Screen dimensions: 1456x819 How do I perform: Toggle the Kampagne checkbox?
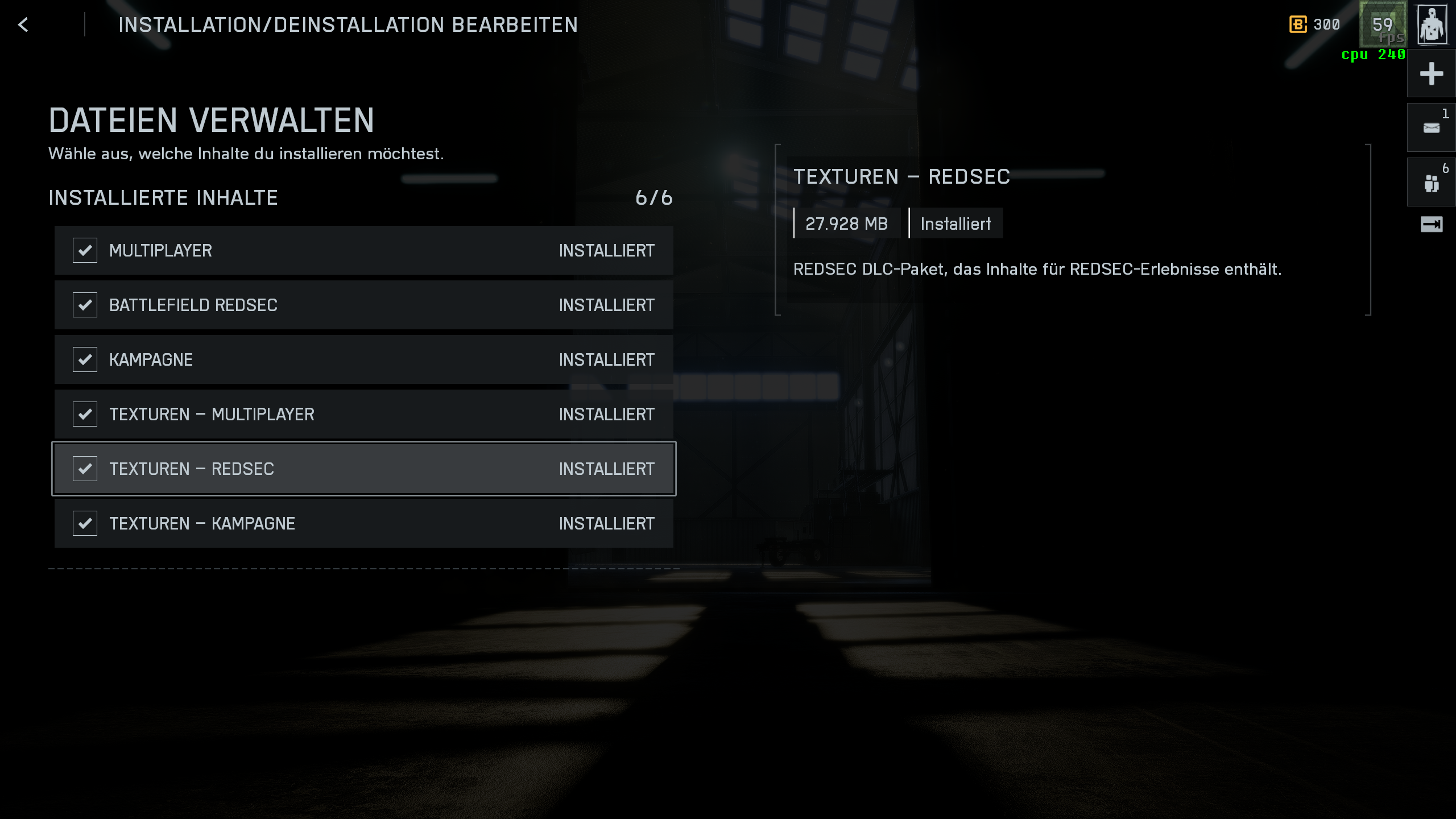85,359
